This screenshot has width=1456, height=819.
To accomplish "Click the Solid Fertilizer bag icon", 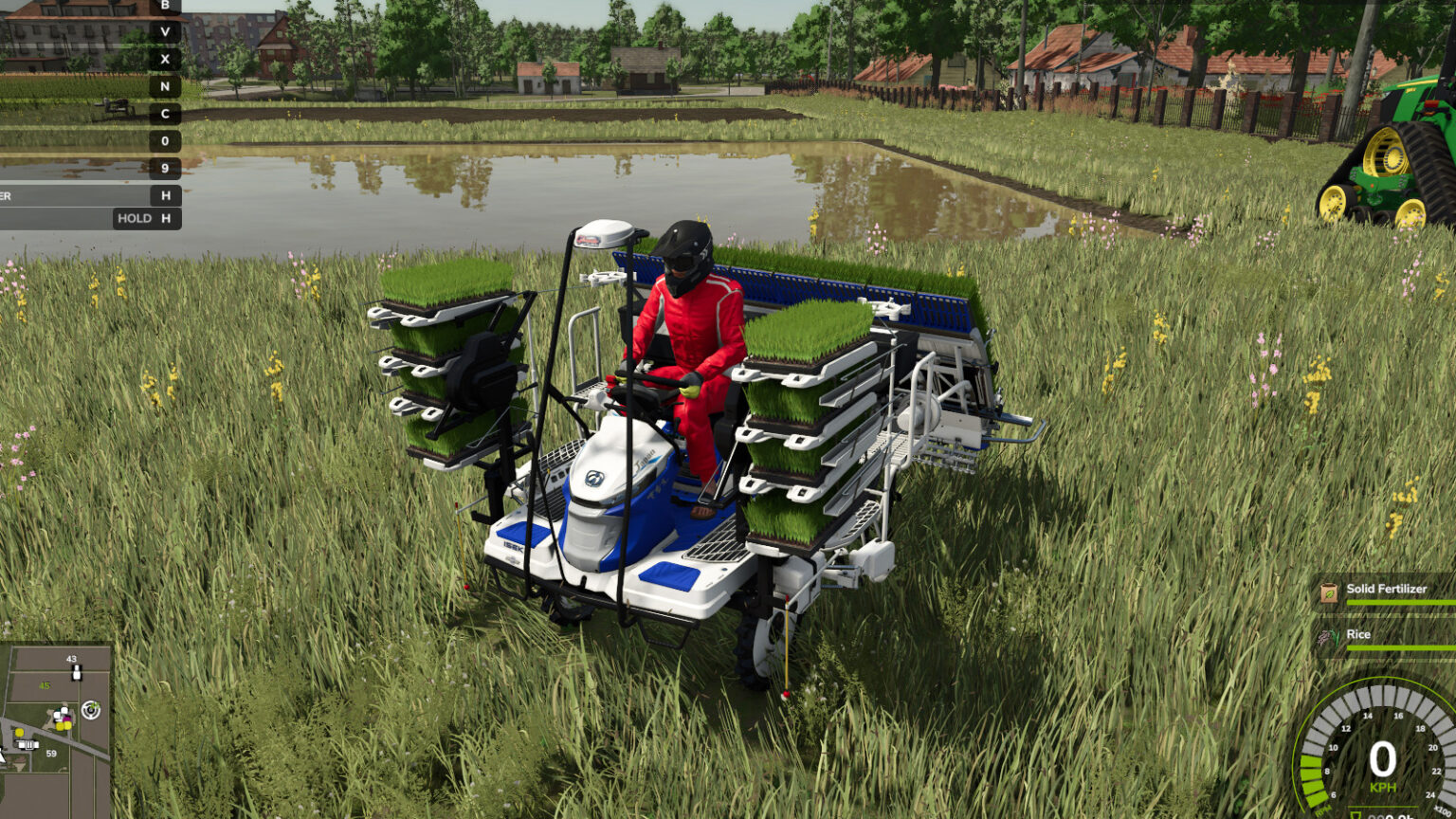I will click(x=1327, y=592).
